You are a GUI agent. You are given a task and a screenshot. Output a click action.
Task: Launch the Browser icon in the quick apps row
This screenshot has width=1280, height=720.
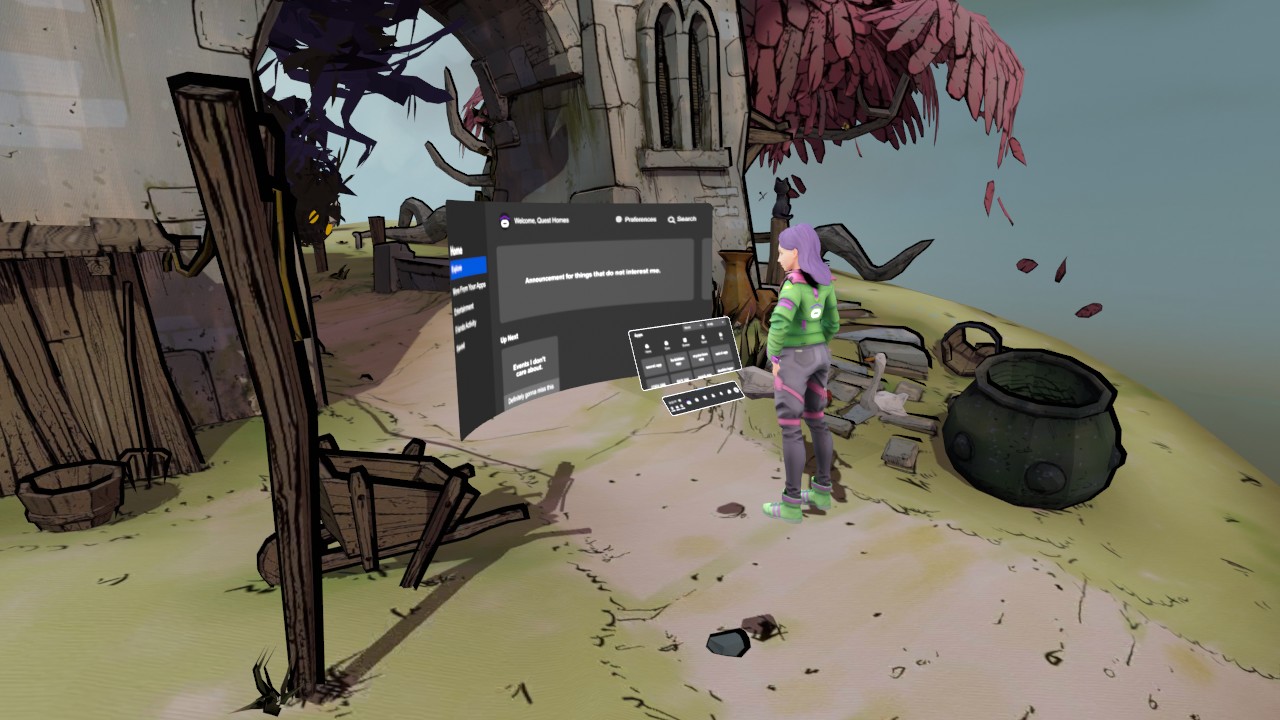coord(685,340)
